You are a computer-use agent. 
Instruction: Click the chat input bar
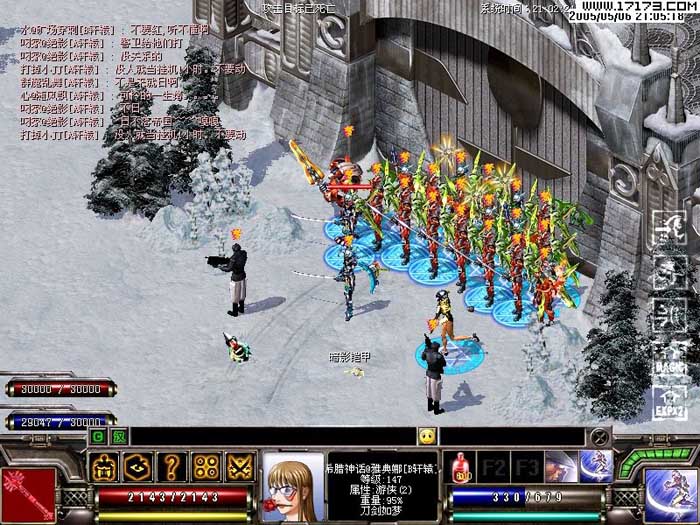tap(270, 436)
